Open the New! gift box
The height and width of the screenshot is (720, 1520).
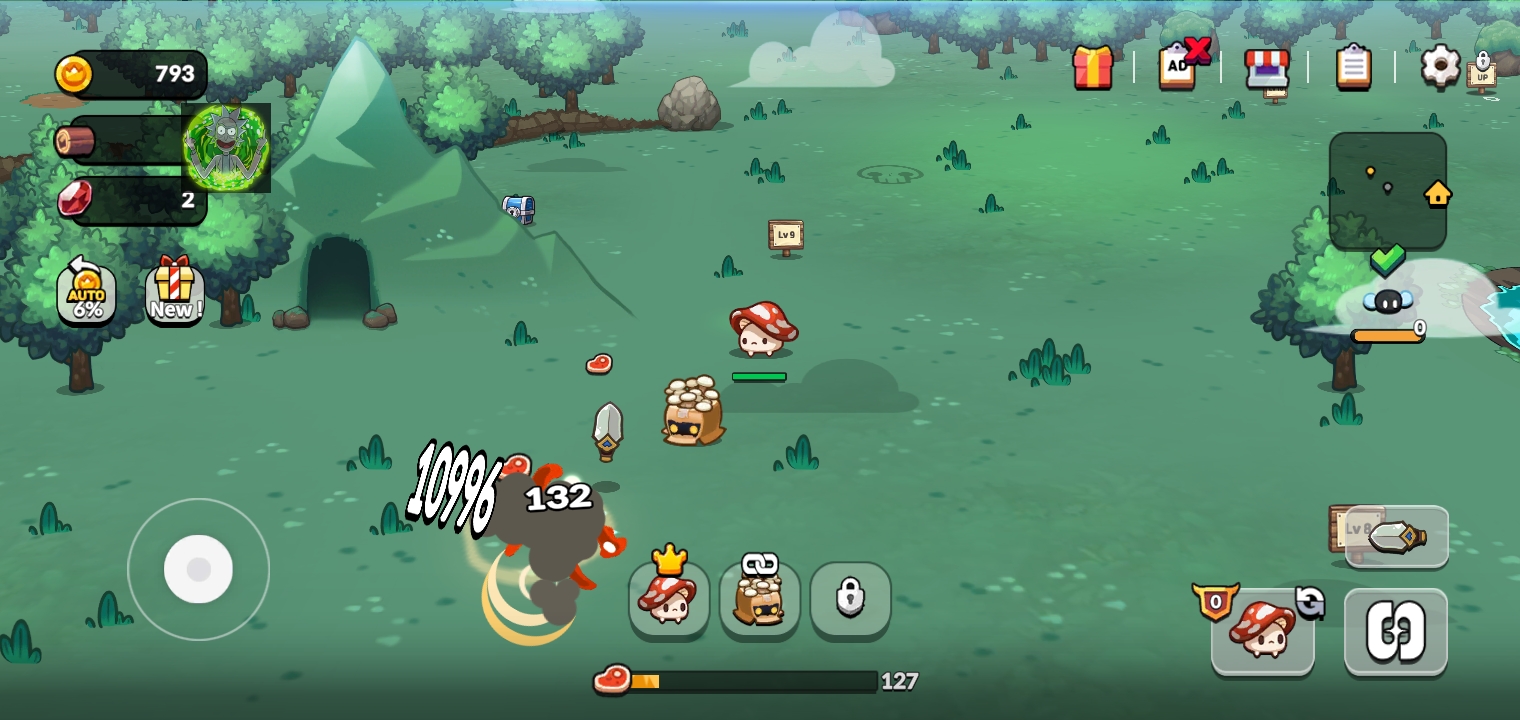pos(174,292)
